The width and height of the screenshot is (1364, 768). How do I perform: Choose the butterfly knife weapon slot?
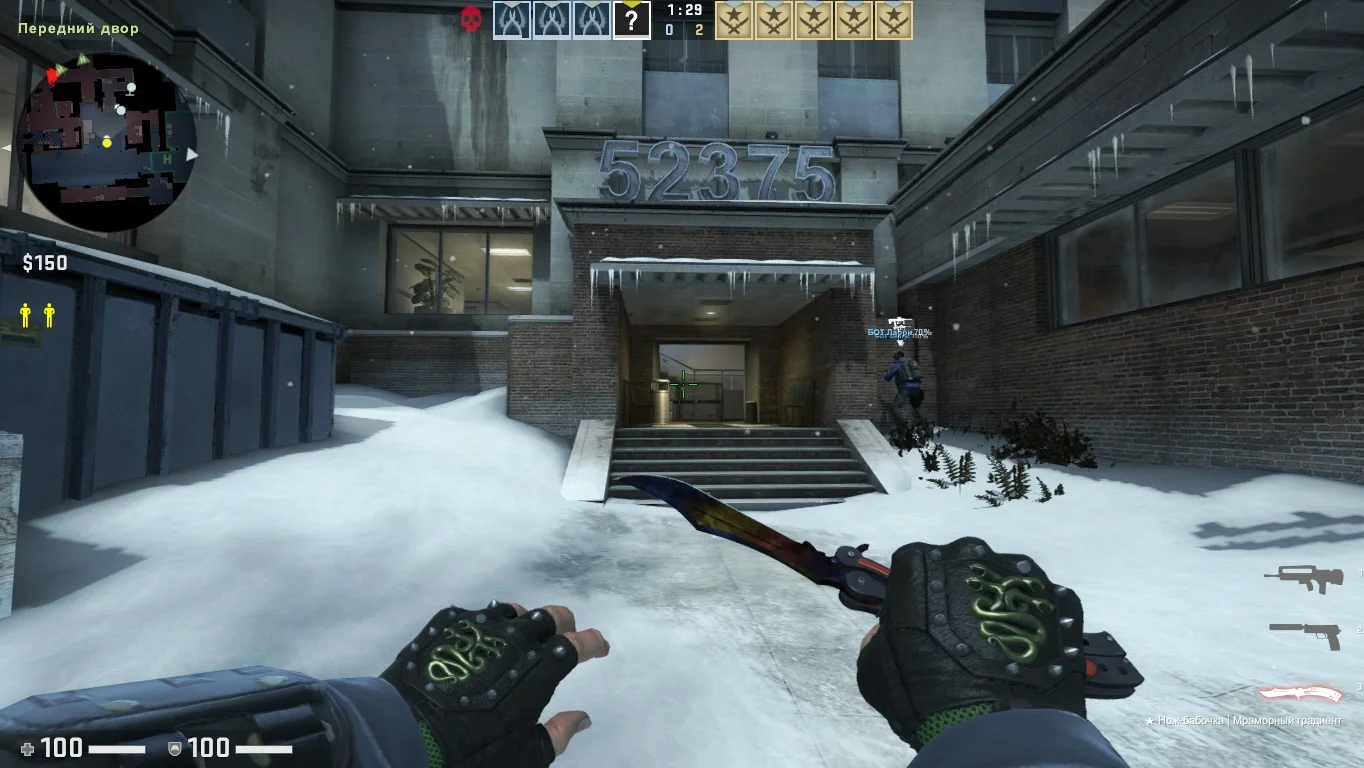tap(1298, 692)
